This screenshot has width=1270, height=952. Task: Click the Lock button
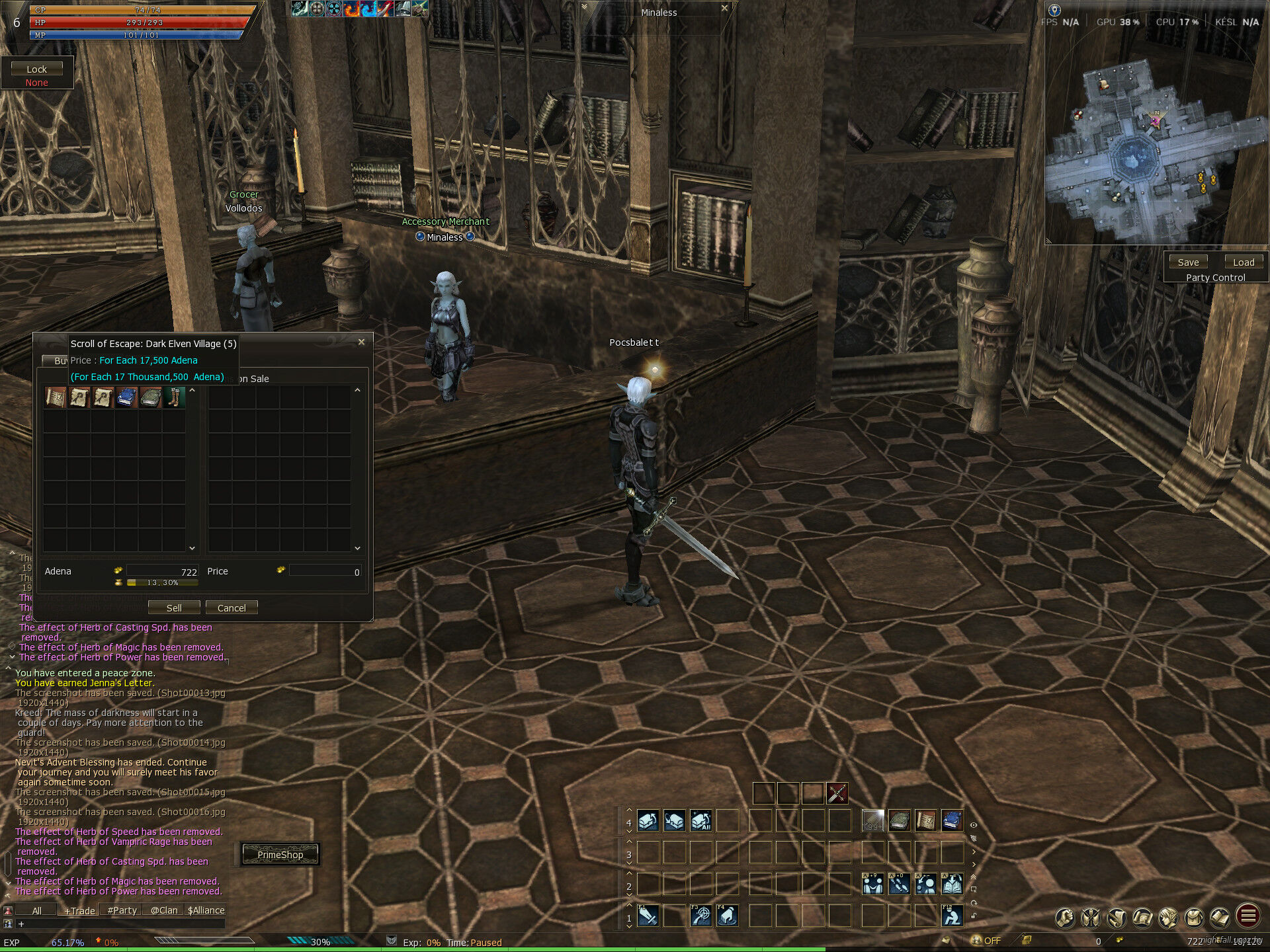click(37, 69)
